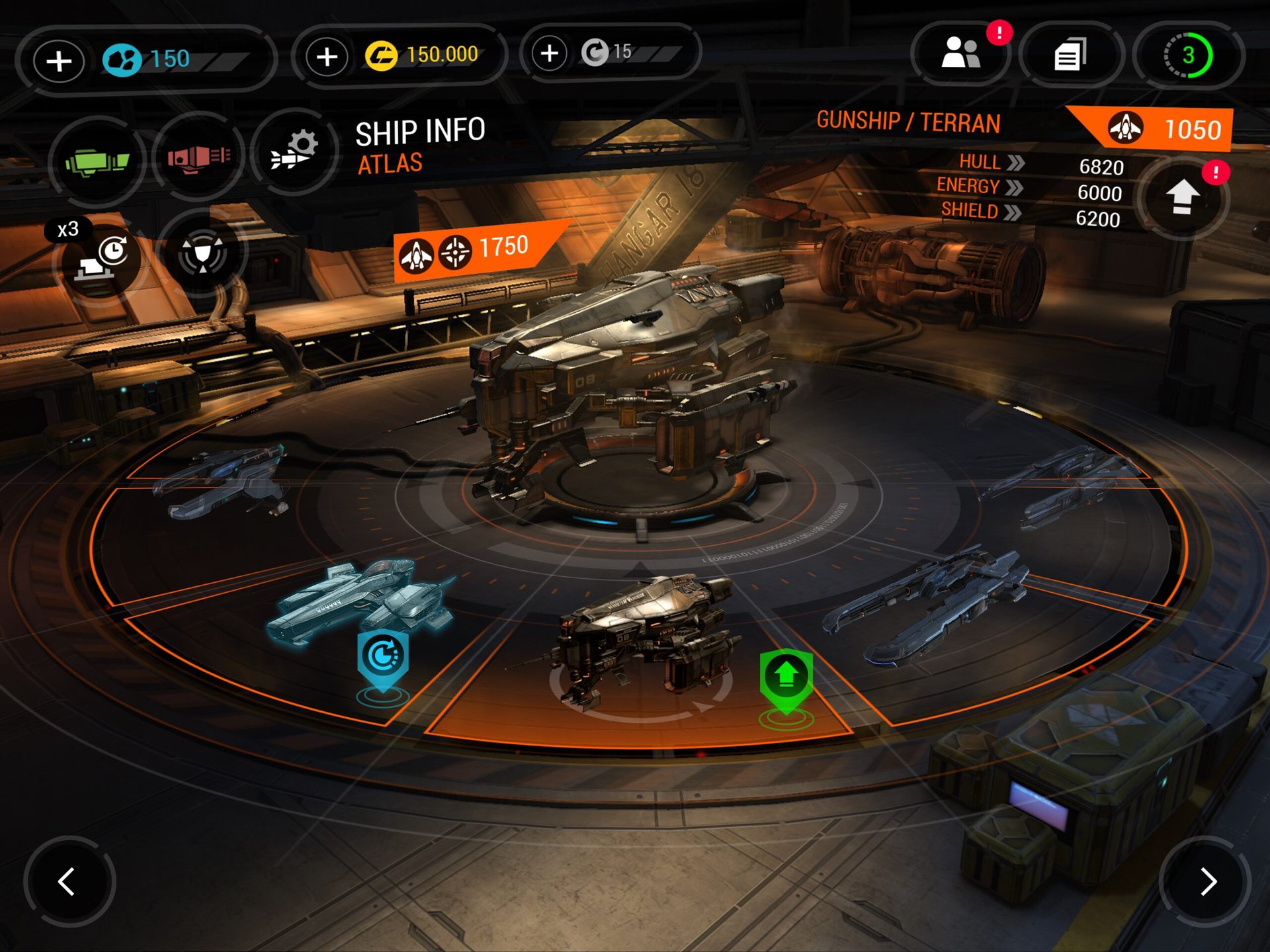This screenshot has height=952, width=1270.
Task: Open the friends and social menu
Action: (960, 54)
